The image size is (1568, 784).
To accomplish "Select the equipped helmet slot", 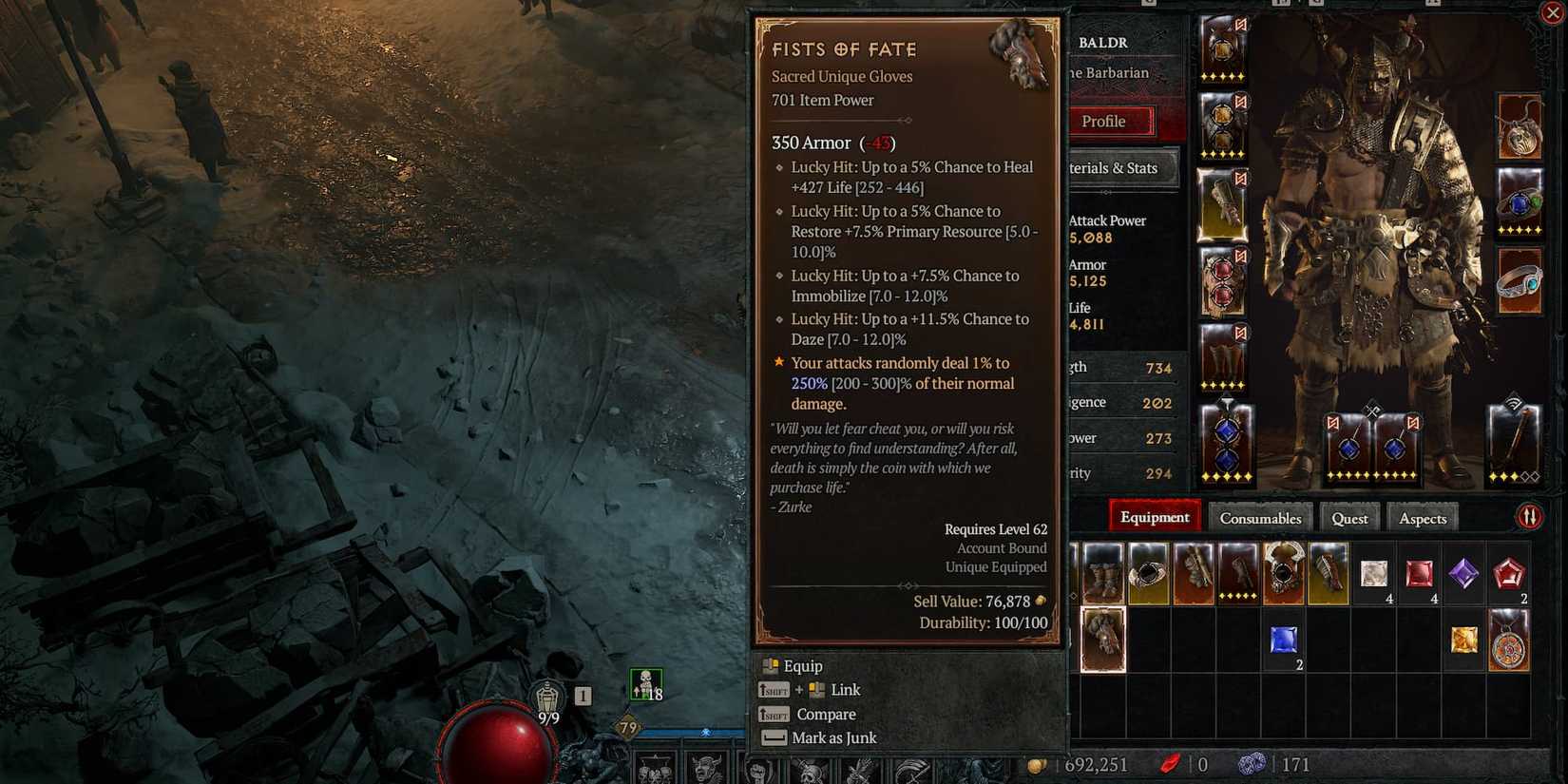I will pos(1224,49).
